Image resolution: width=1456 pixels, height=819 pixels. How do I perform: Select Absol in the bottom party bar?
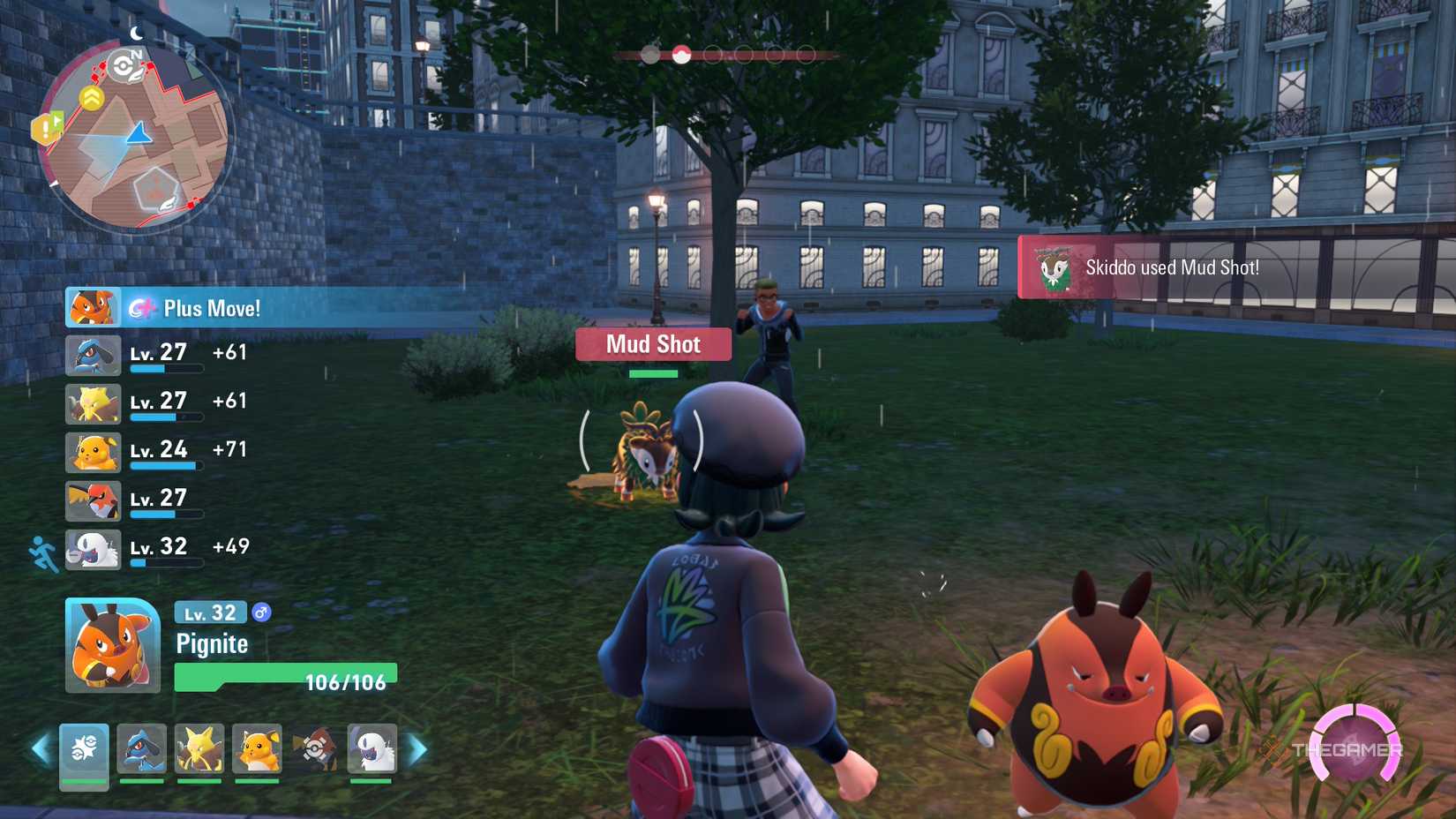pos(372,749)
